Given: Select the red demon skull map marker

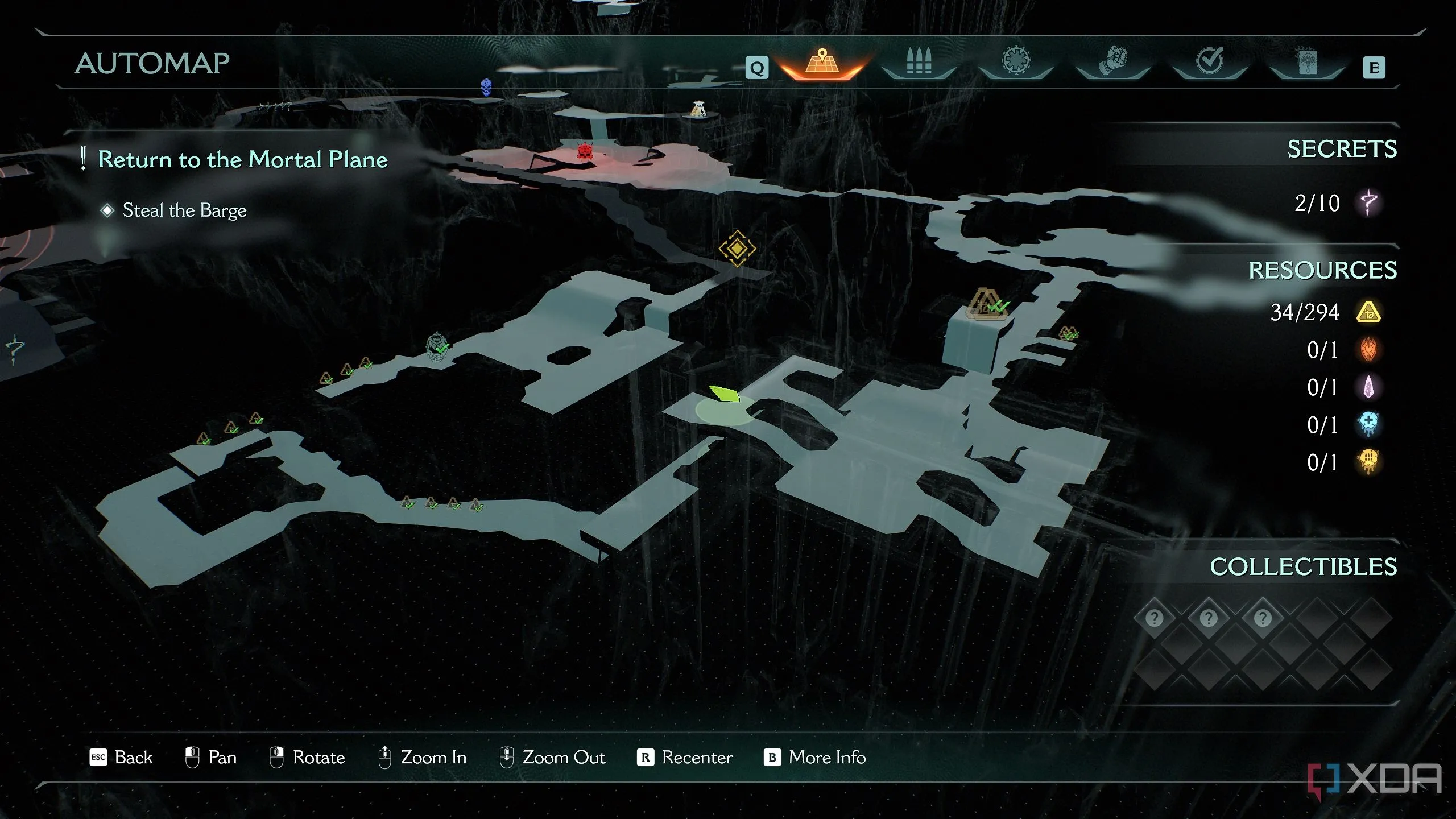Looking at the screenshot, I should [584, 151].
